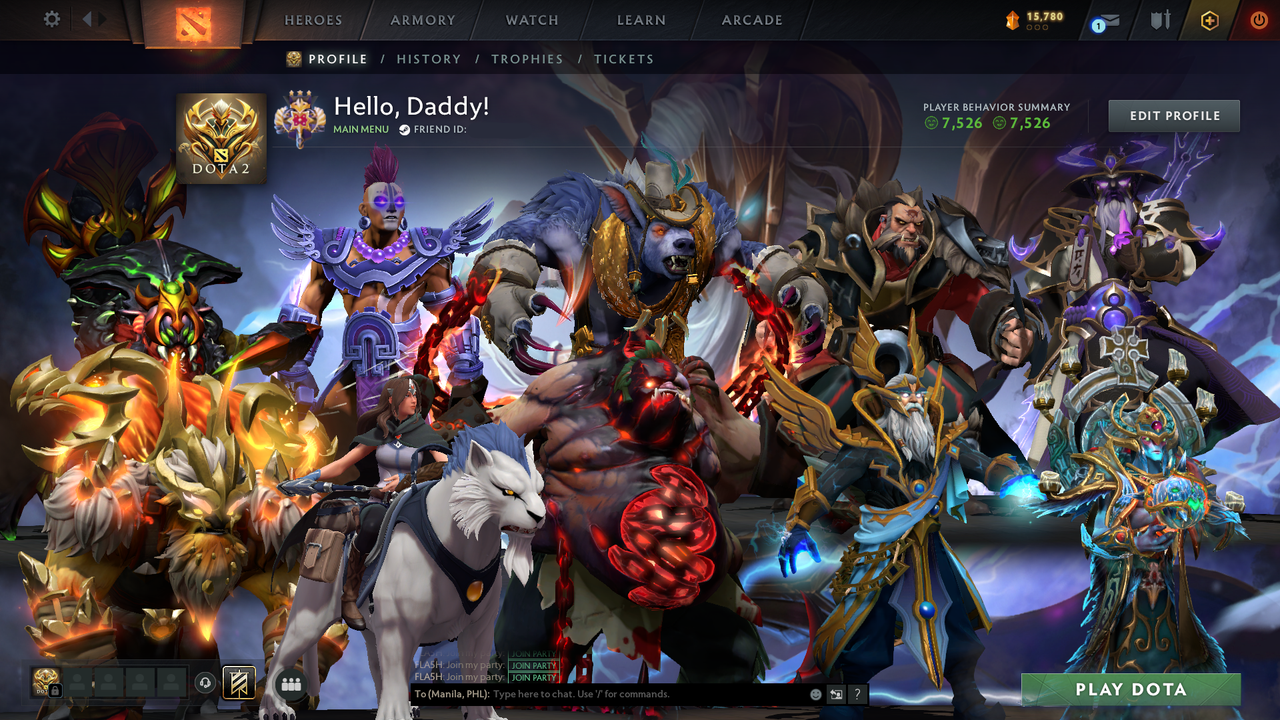Click a JOIN PARTY link from FLA5H
This screenshot has height=720, width=1280.
click(533, 677)
